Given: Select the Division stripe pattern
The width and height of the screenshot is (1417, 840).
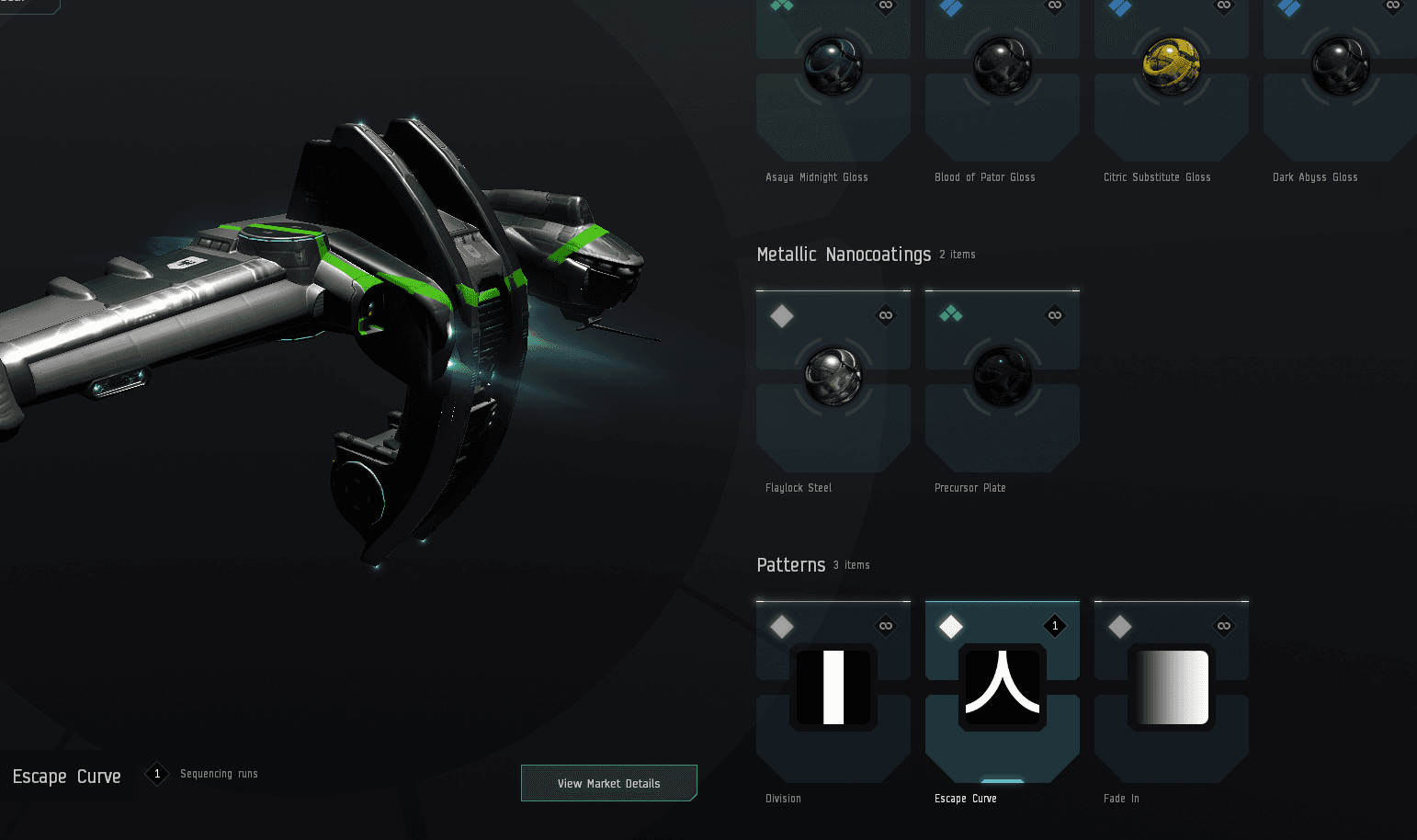Looking at the screenshot, I should (x=833, y=687).
